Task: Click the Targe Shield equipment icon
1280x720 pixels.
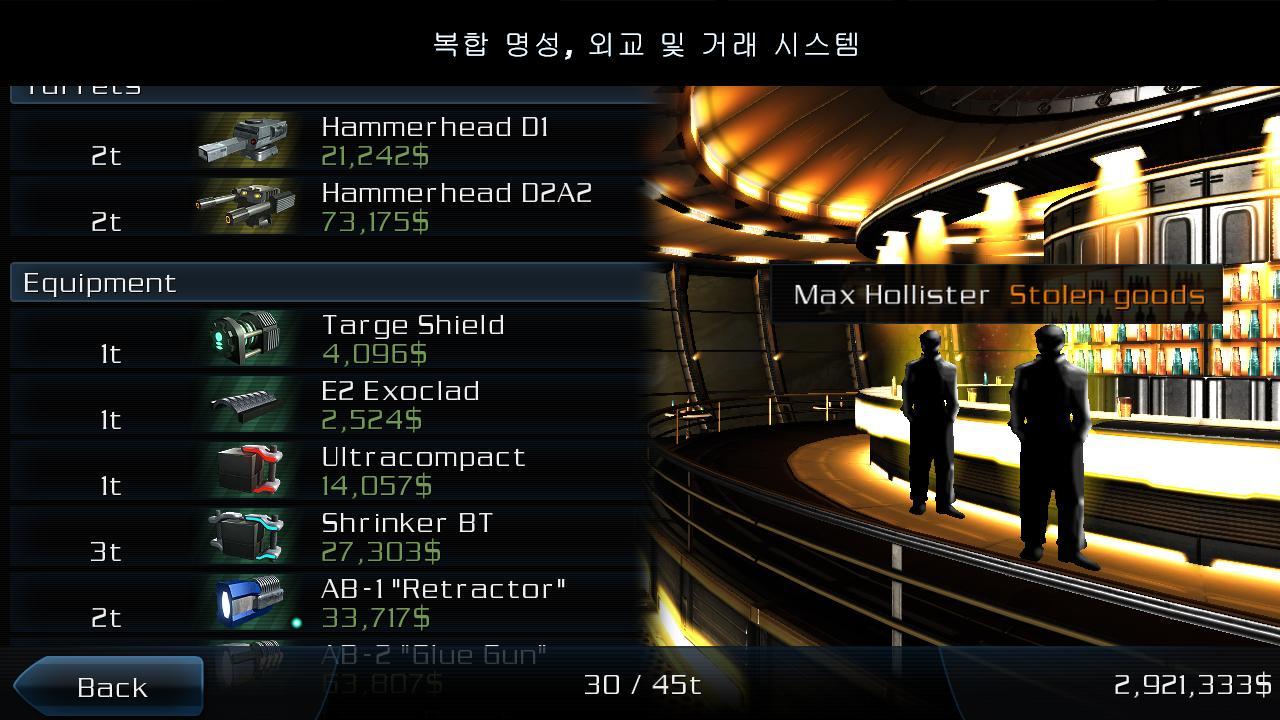Action: coord(247,337)
